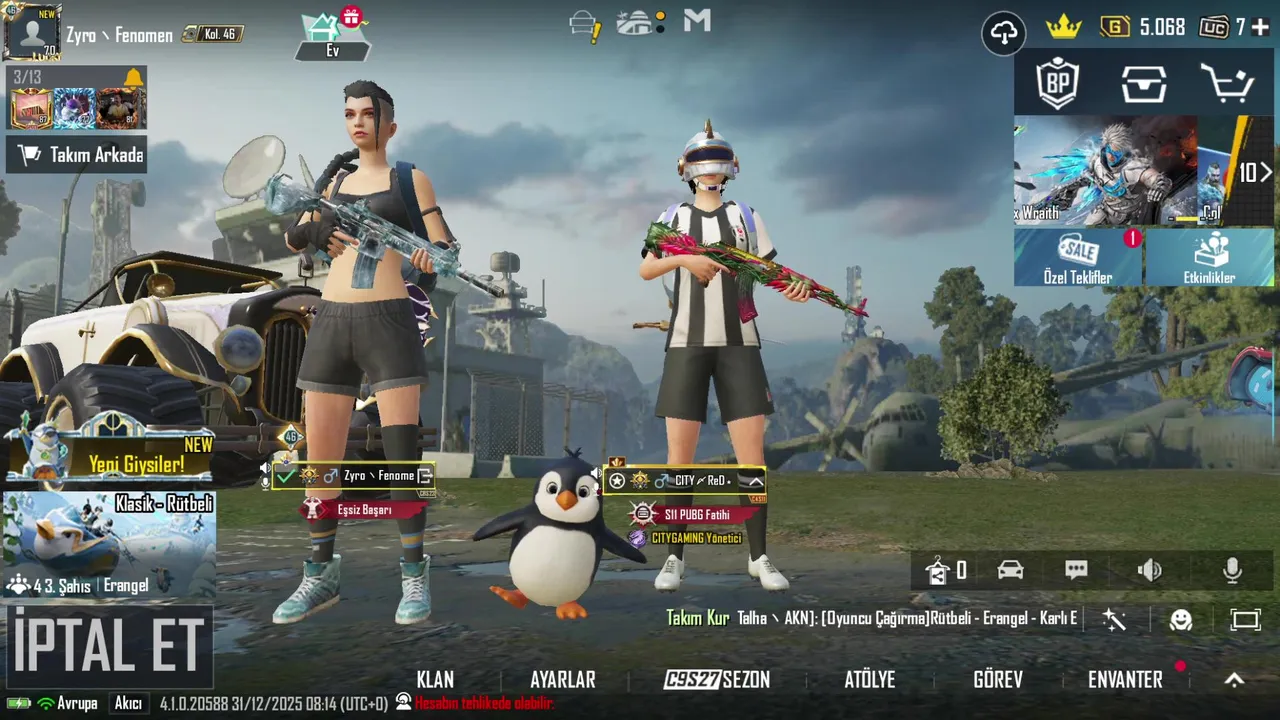Open AYARLAR settings
The width and height of the screenshot is (1280, 720).
tap(562, 680)
